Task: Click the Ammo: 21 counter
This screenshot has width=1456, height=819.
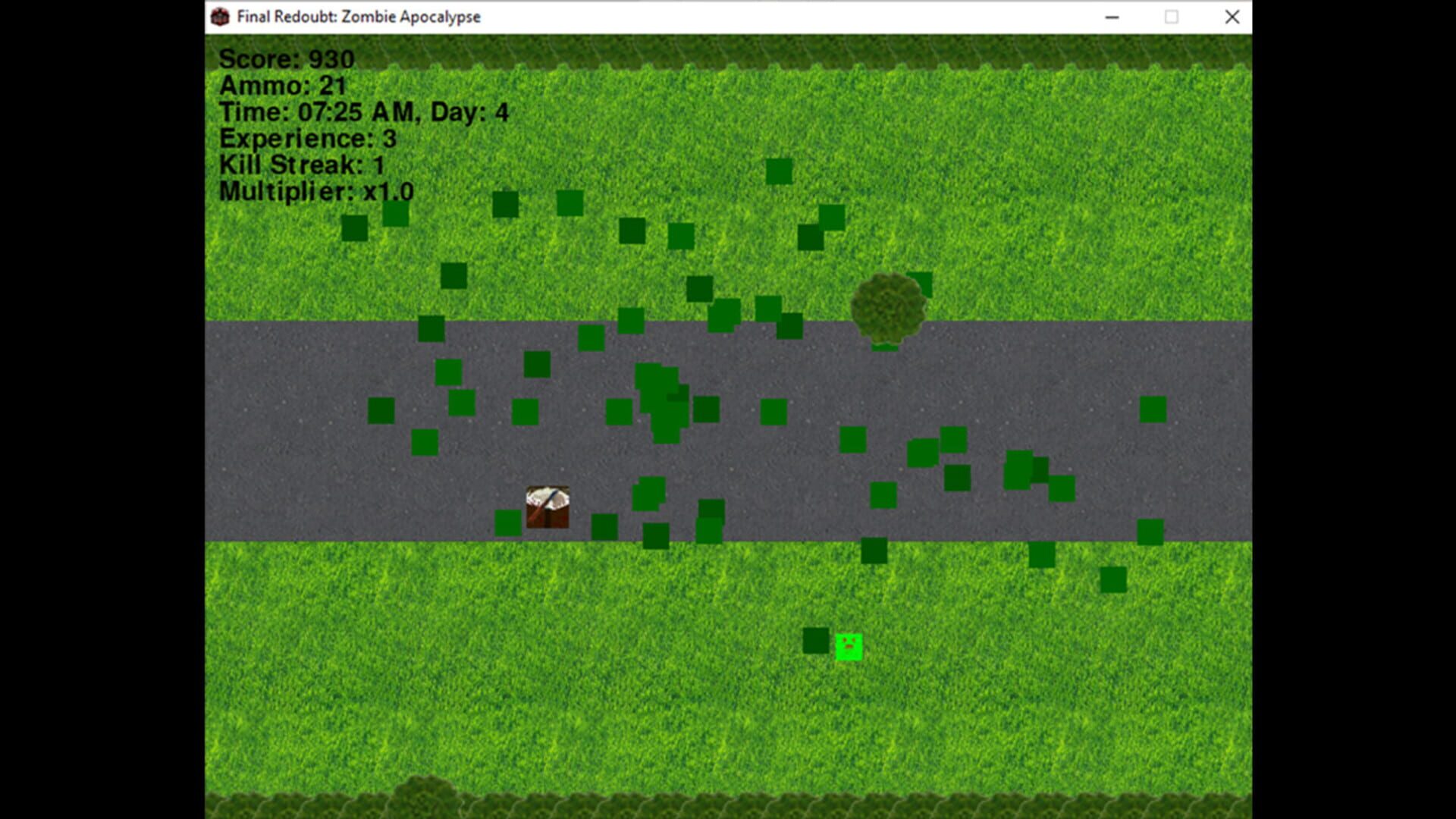Action: 281,86
